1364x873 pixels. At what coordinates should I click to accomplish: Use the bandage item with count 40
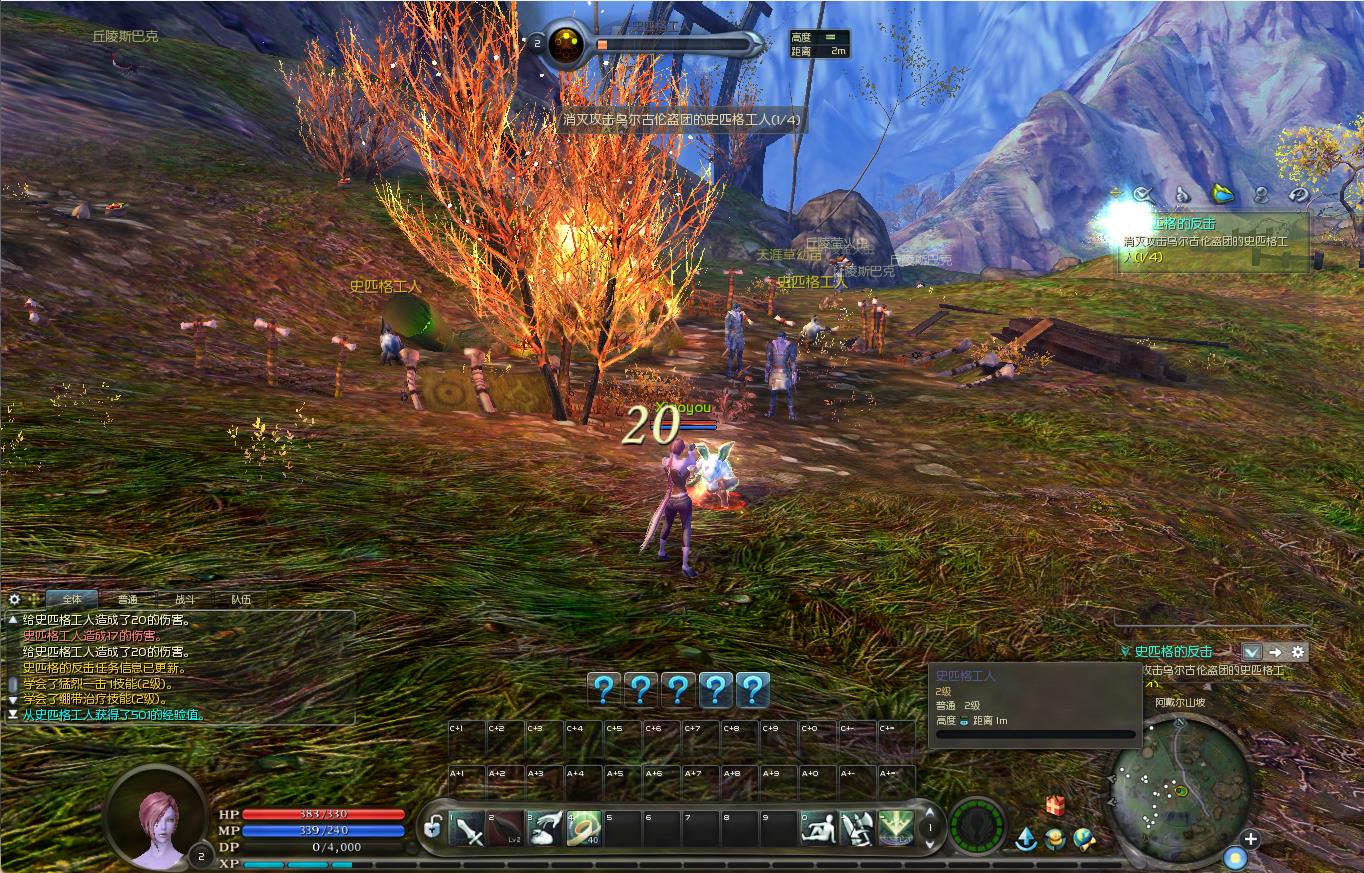tap(584, 828)
